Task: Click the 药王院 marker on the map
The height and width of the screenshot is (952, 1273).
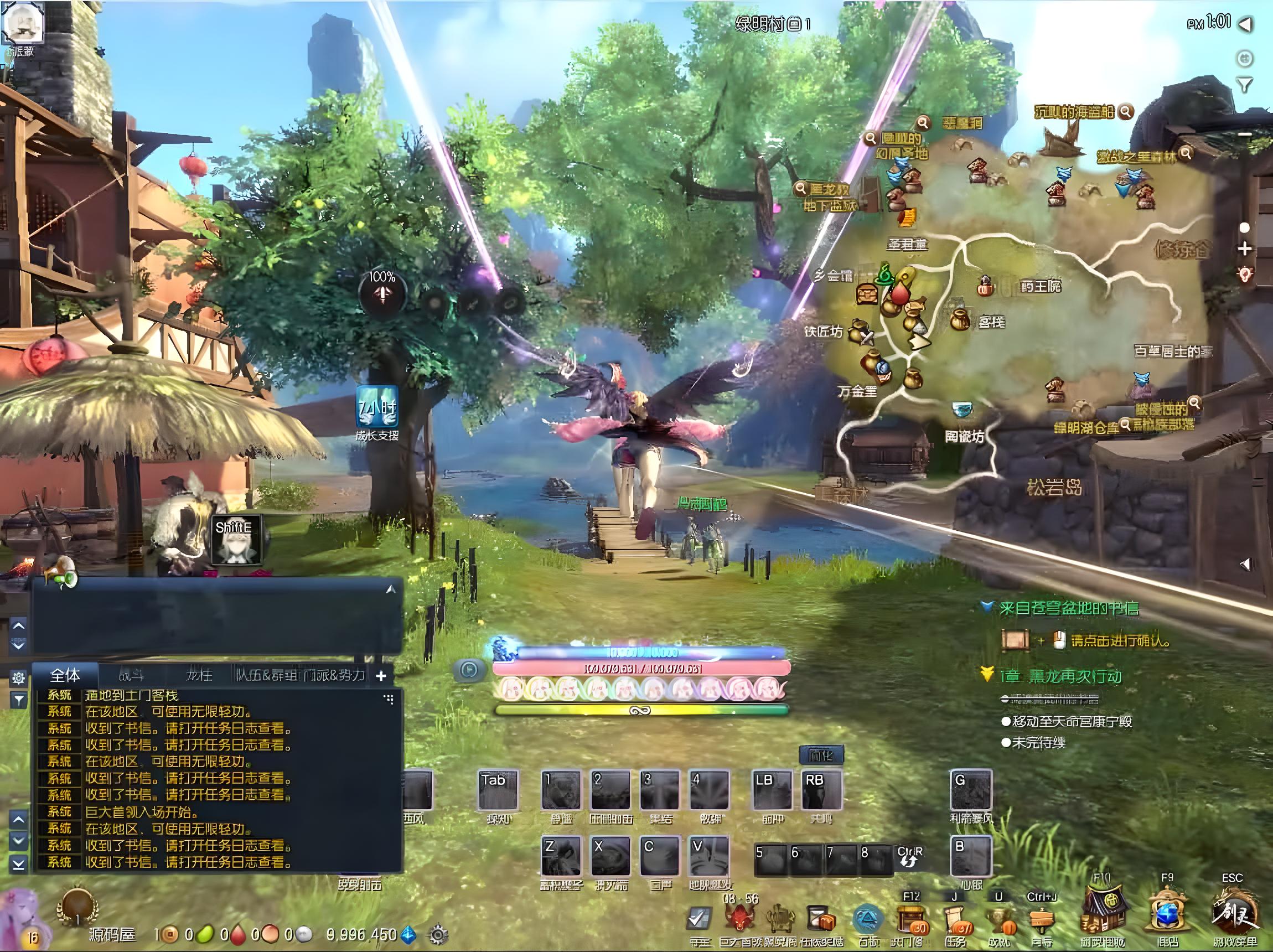Action: (x=985, y=285)
